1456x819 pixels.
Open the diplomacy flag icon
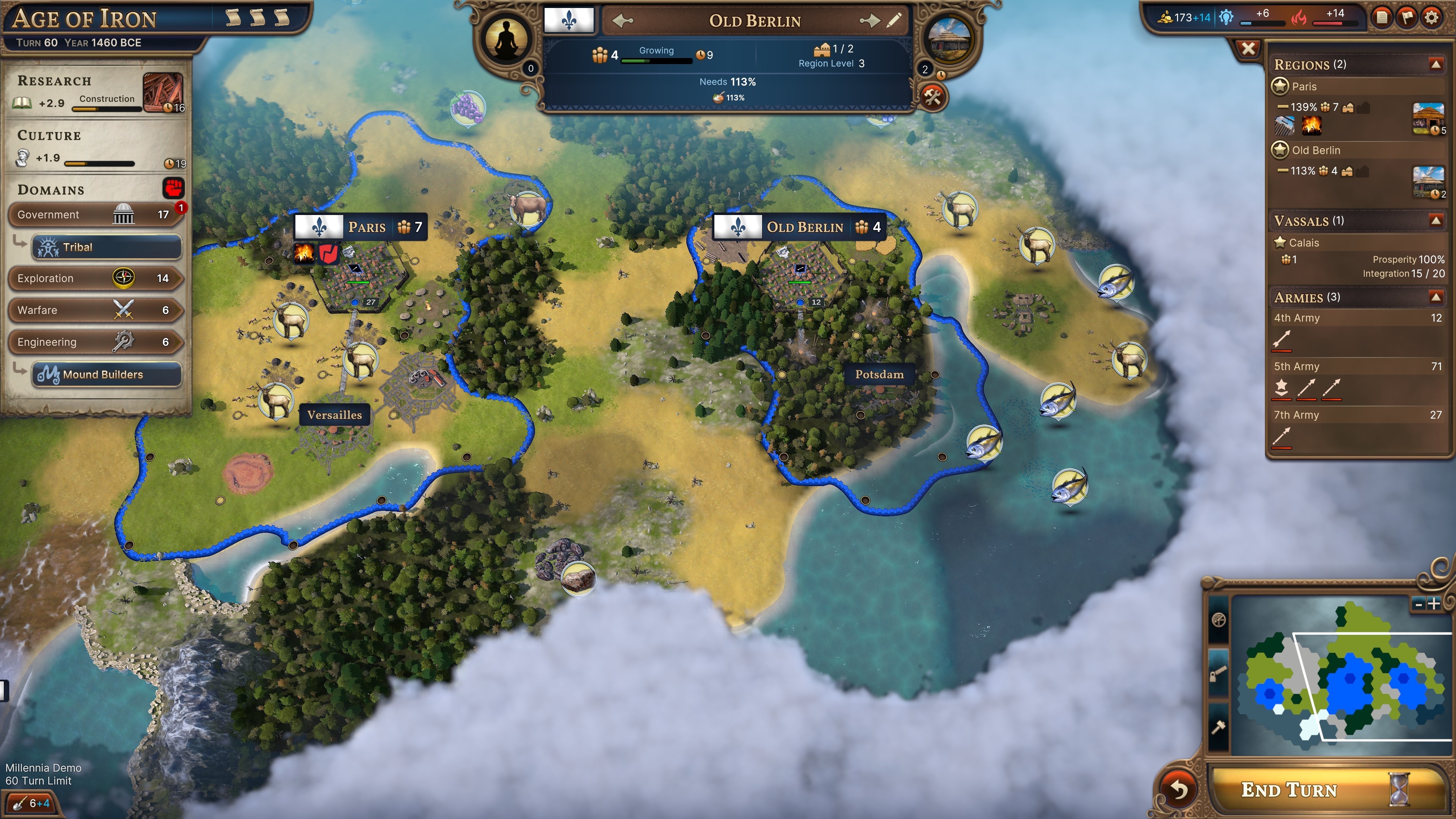tap(1407, 17)
